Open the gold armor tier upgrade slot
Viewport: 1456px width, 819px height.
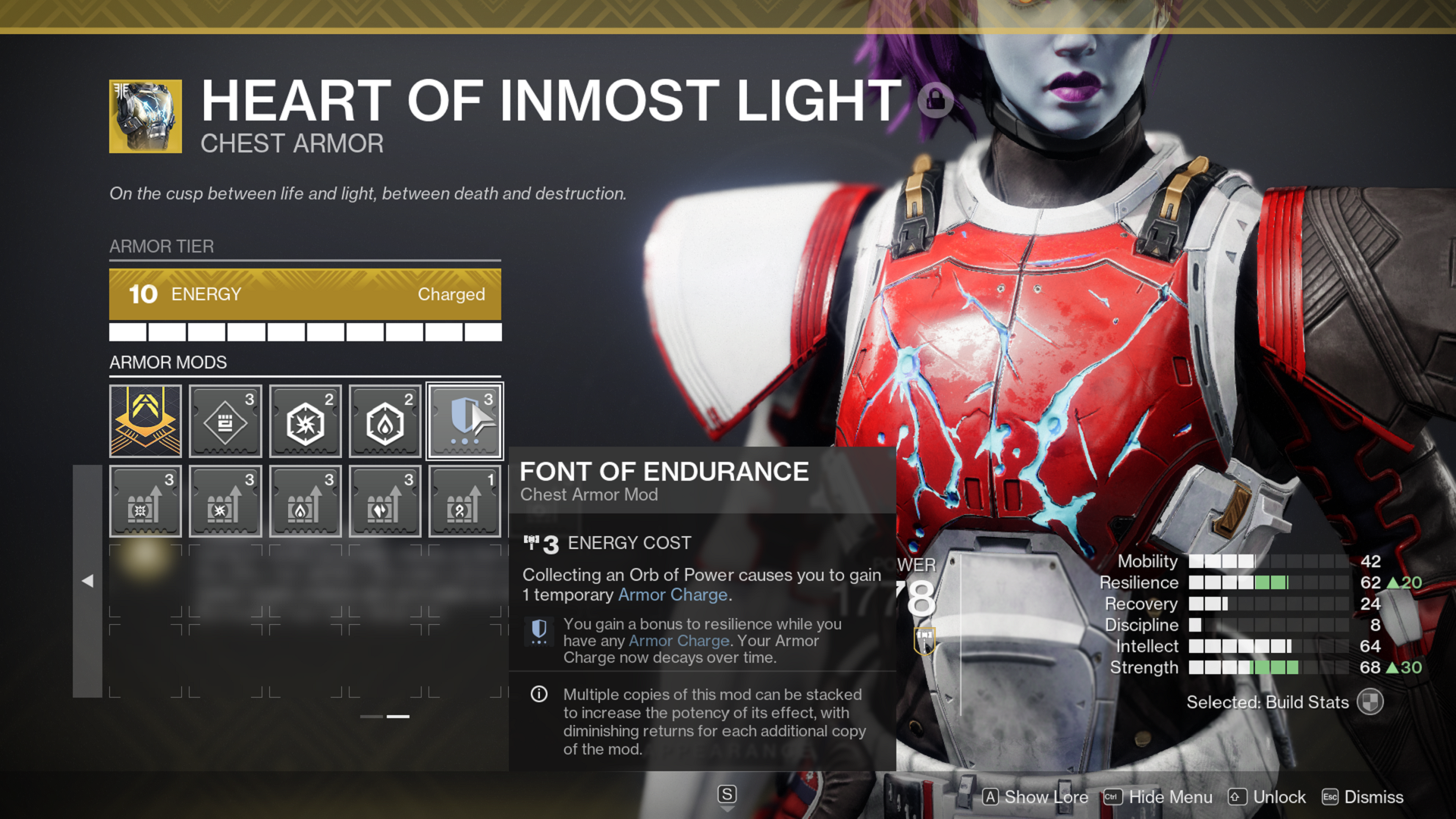pyautogui.click(x=146, y=421)
